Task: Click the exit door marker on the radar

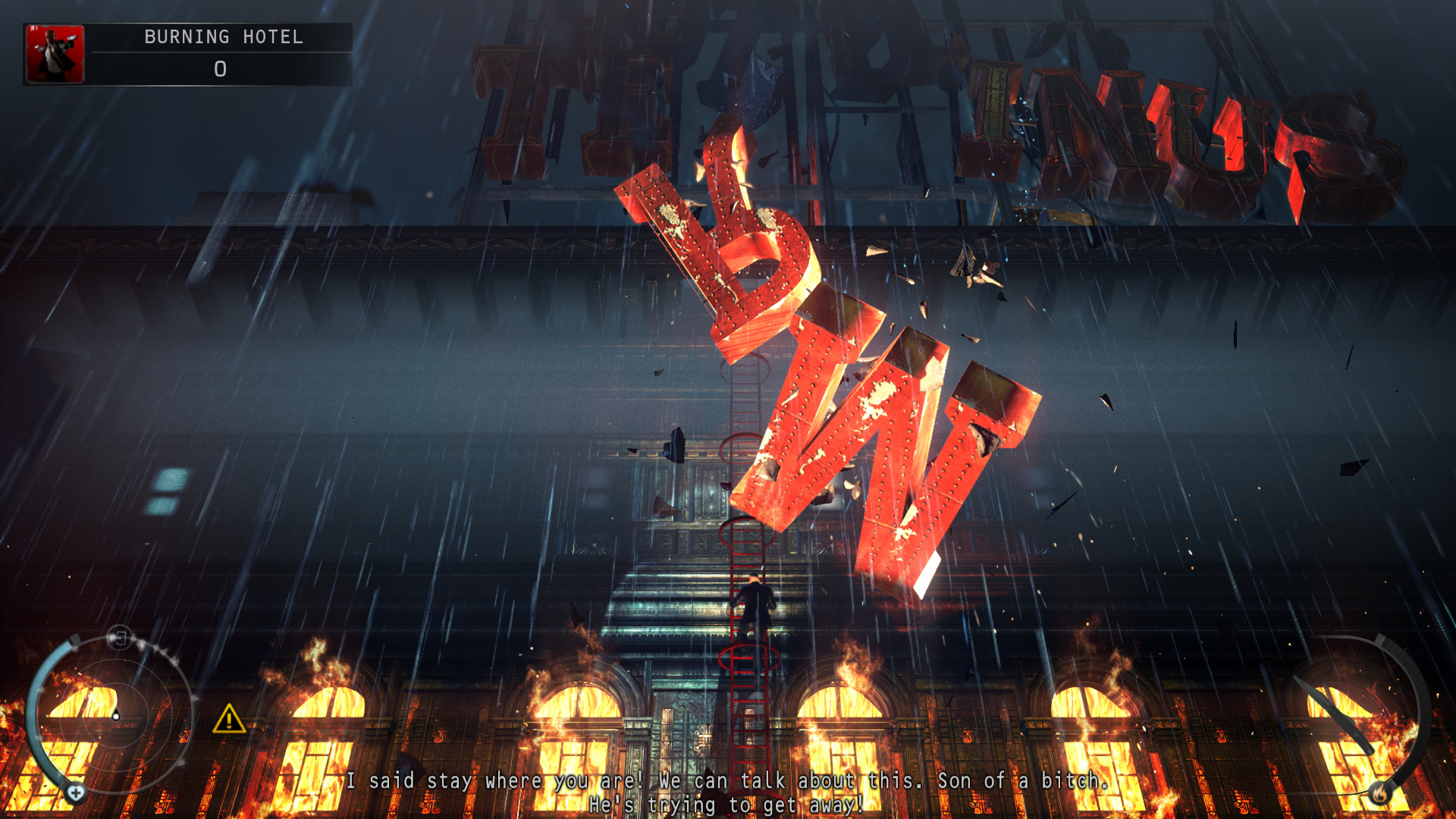Action: coord(120,638)
